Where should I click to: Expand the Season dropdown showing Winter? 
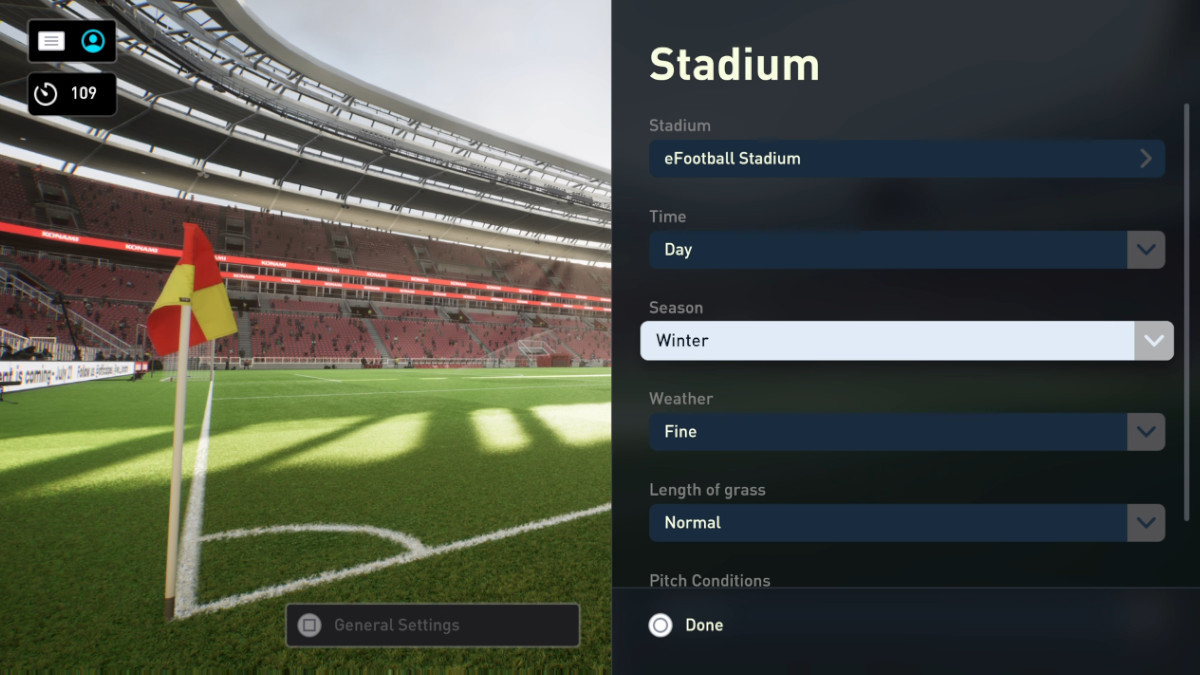(x=906, y=341)
